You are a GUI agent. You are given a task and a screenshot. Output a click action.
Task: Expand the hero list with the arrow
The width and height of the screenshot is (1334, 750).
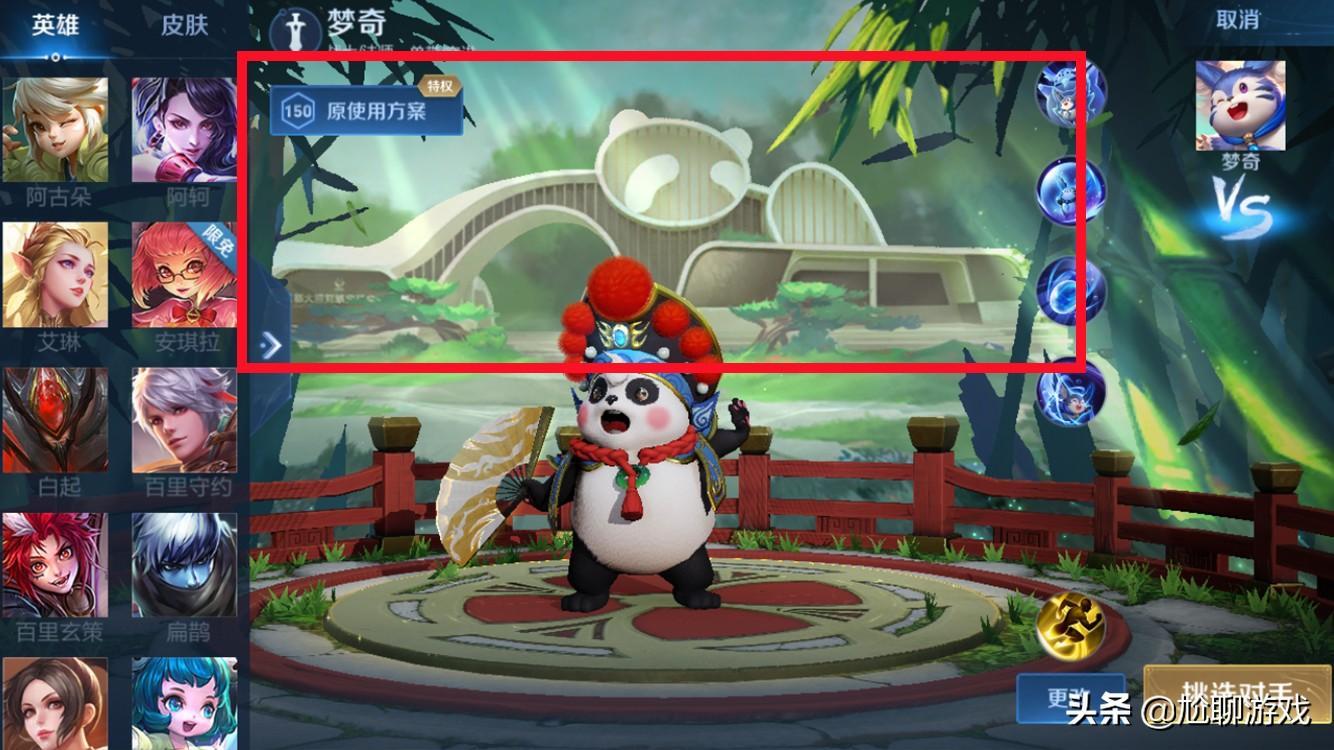pyautogui.click(x=271, y=345)
